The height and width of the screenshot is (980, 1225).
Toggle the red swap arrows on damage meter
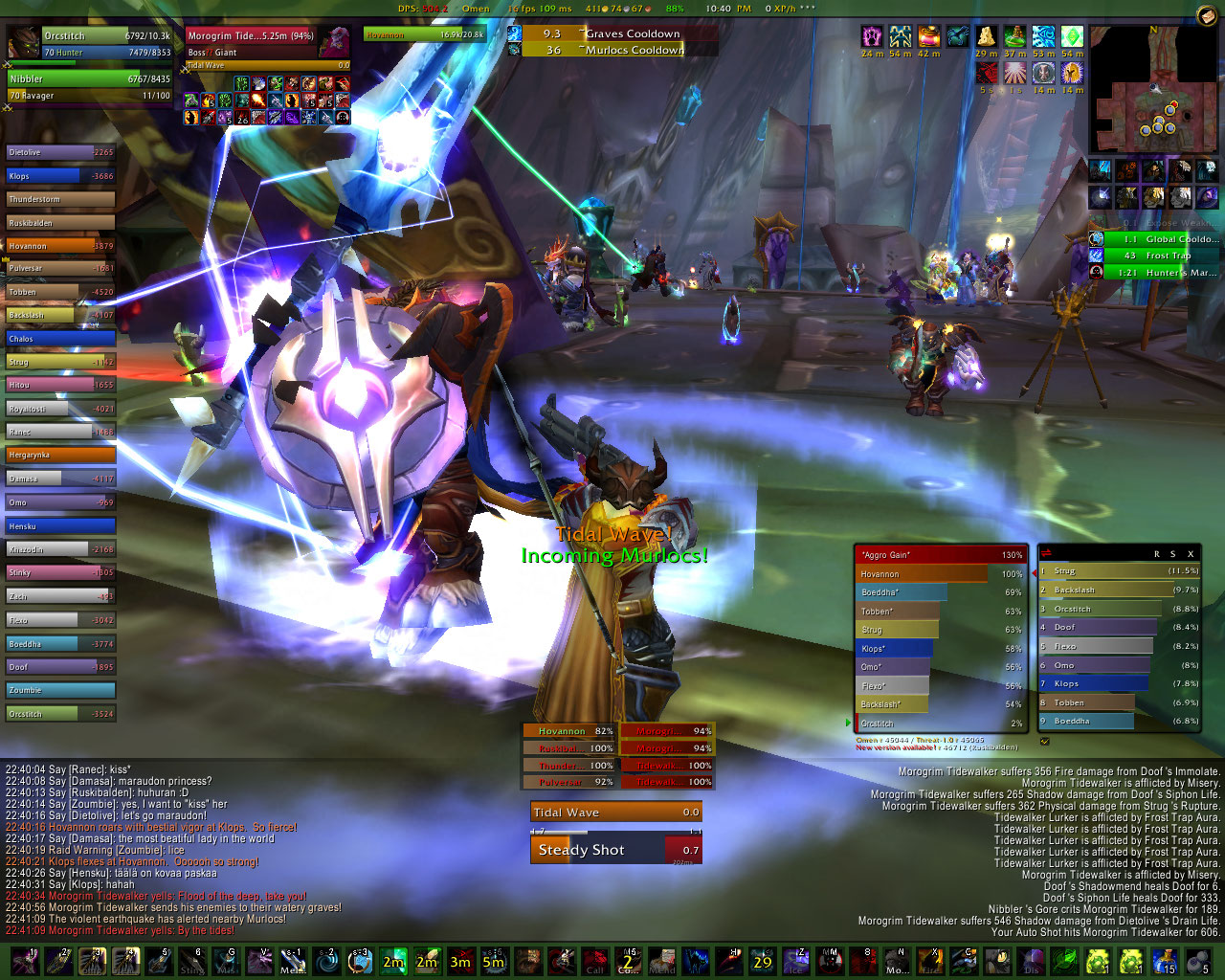[x=1047, y=553]
